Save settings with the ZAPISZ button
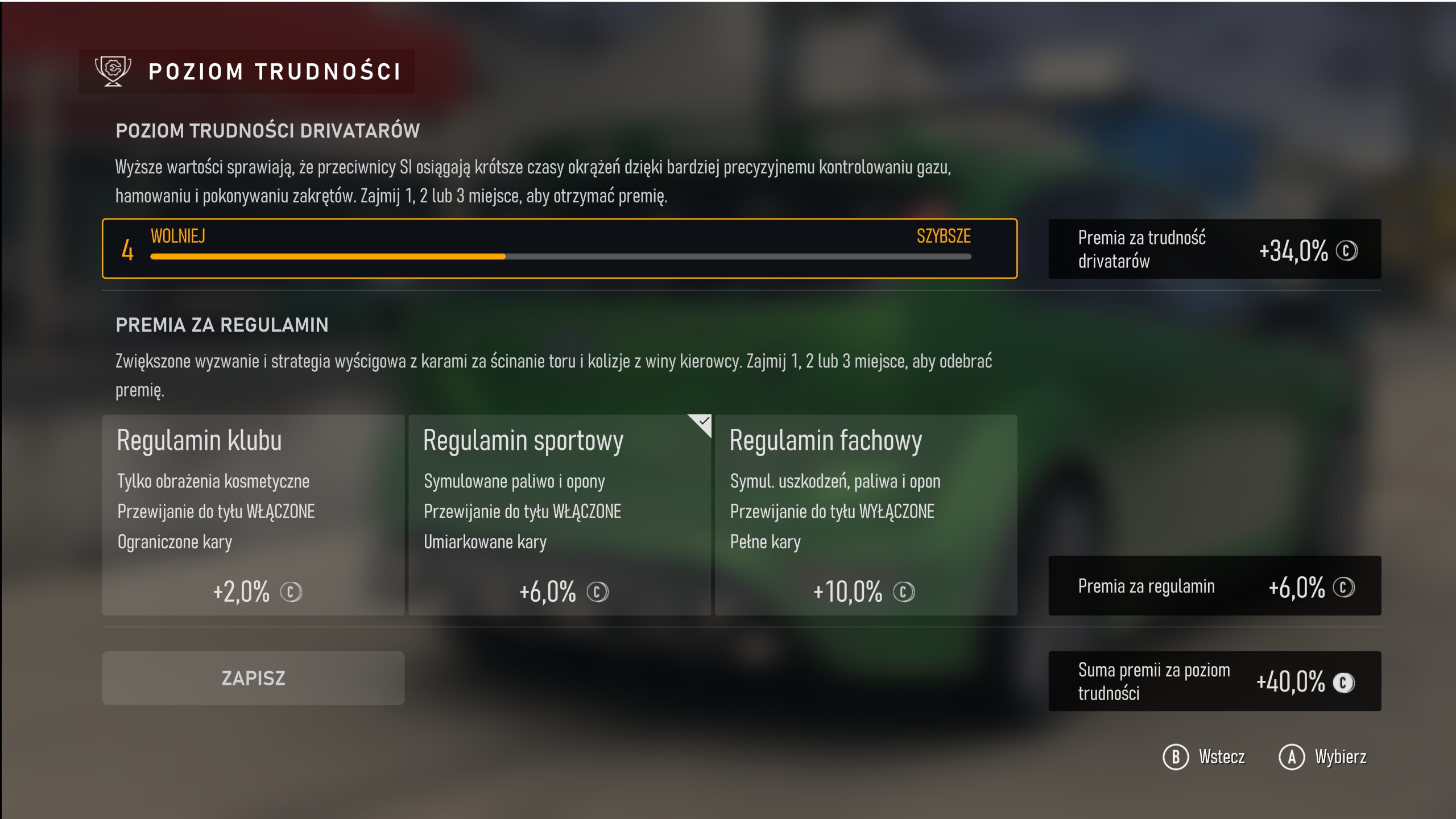This screenshot has height=819, width=1456. click(253, 678)
